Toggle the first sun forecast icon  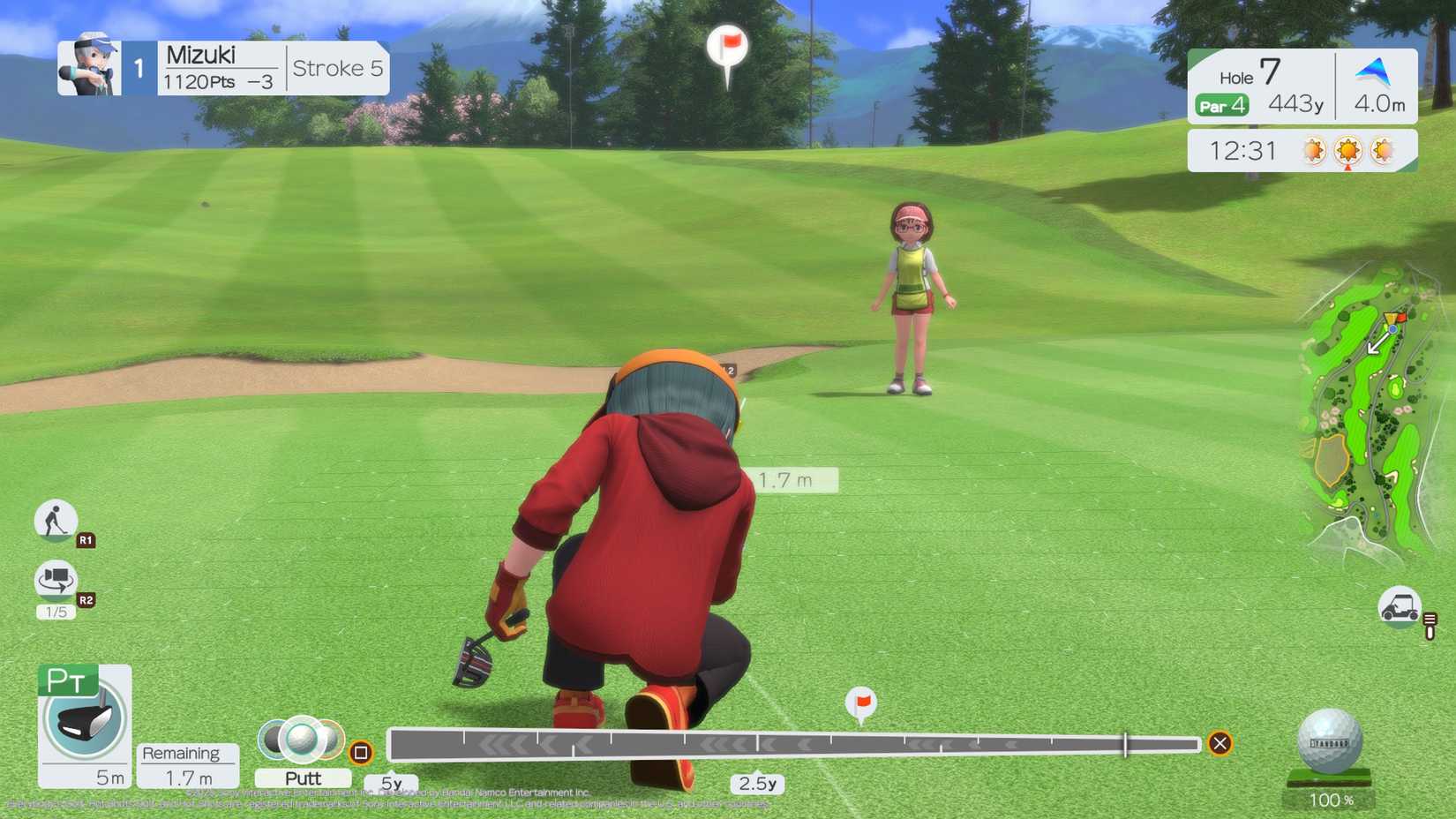click(x=1313, y=151)
